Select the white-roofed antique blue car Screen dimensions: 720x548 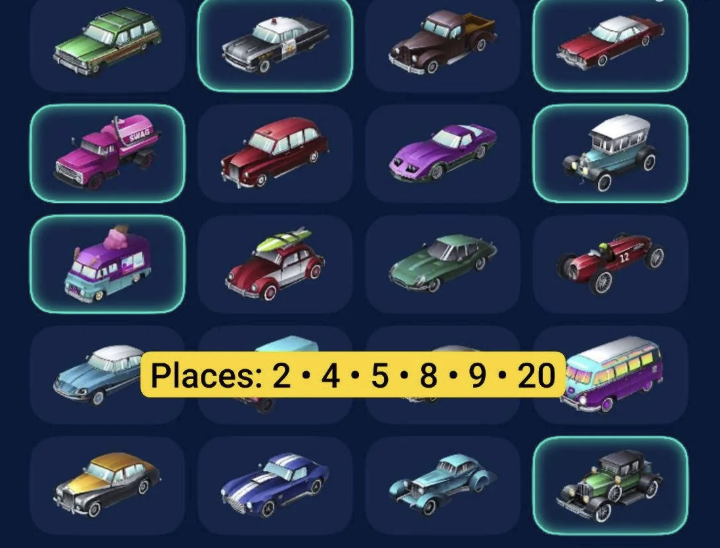[x=610, y=154]
